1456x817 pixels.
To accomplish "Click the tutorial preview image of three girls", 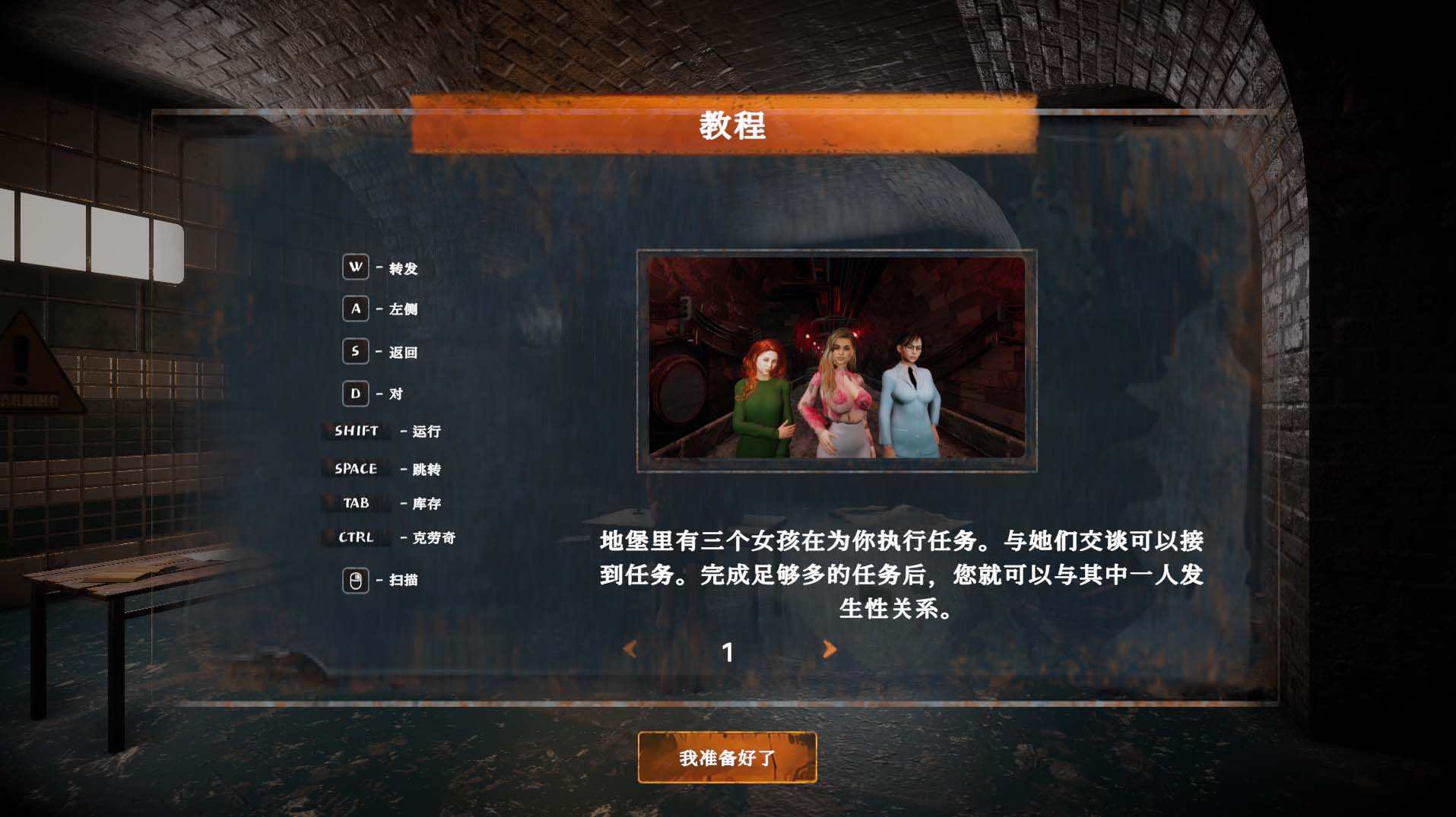I will point(836,359).
